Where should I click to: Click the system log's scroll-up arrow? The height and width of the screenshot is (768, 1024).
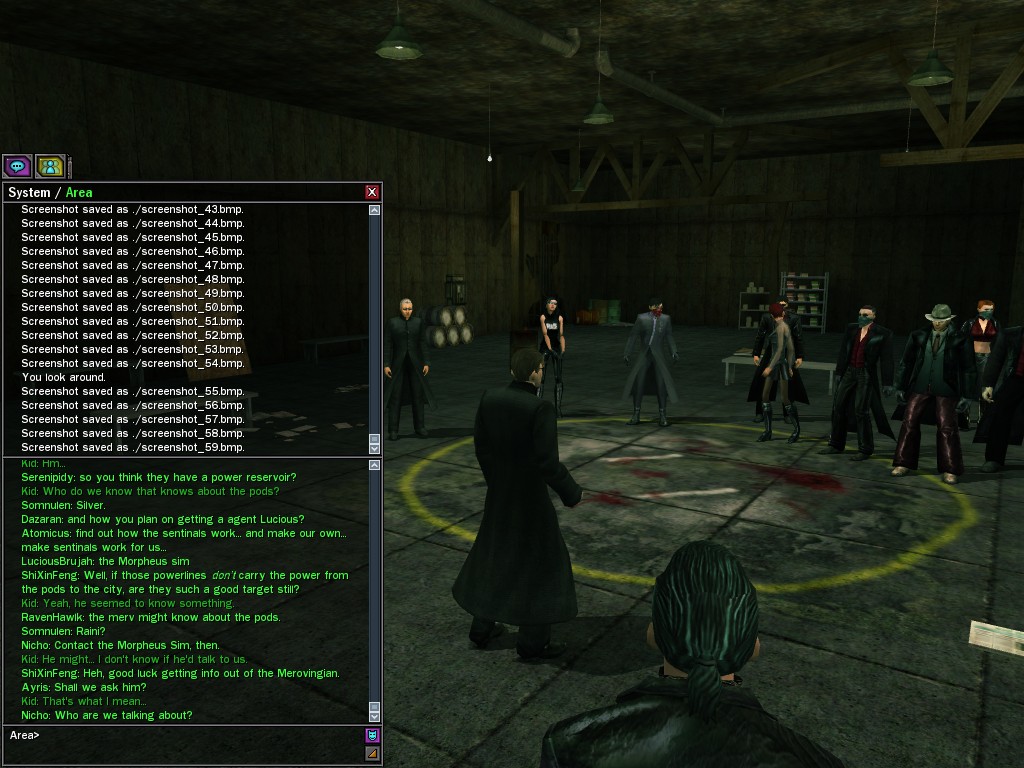coord(374,210)
